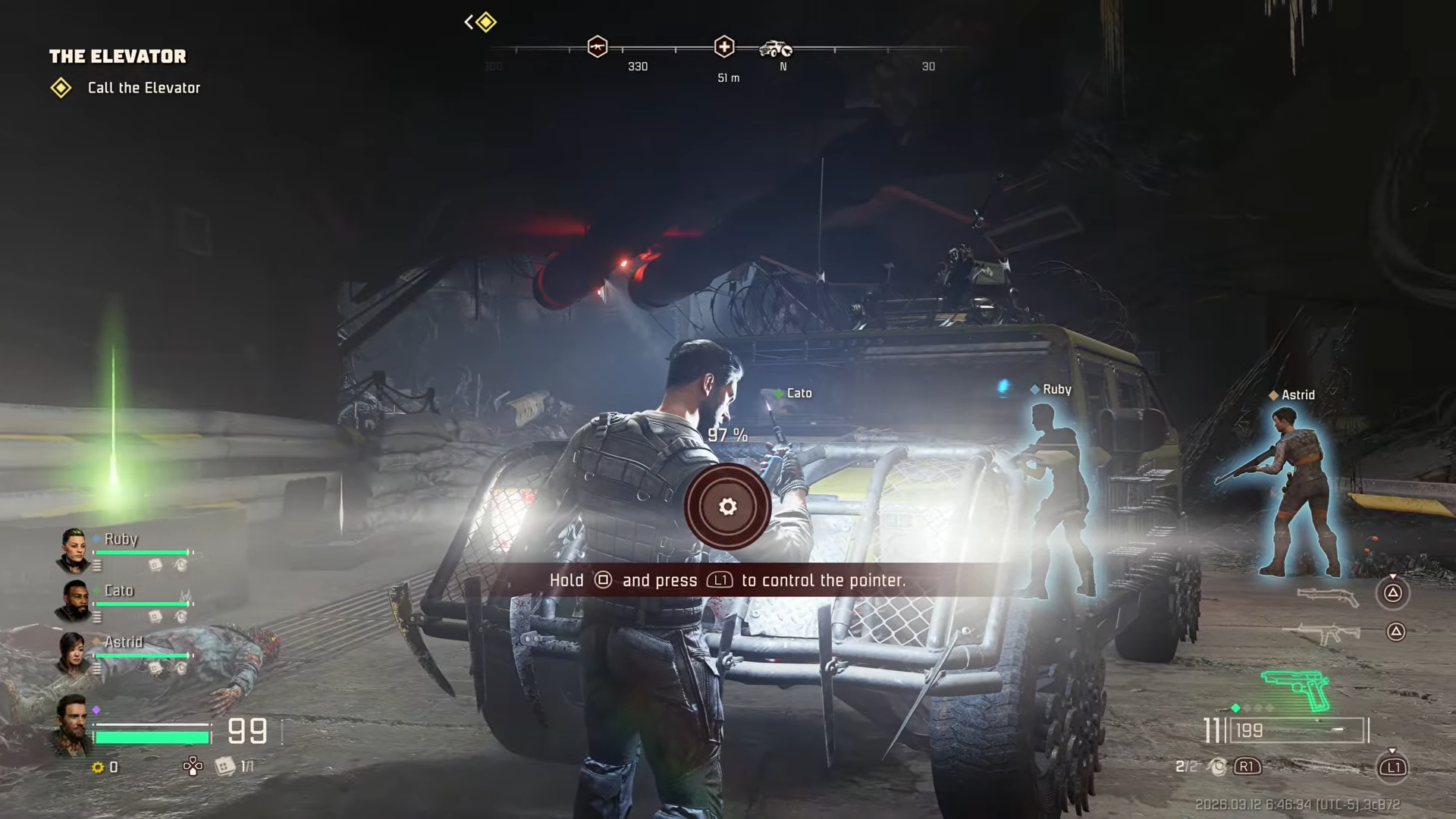Use the consumable item icon showing 1/1

225,767
